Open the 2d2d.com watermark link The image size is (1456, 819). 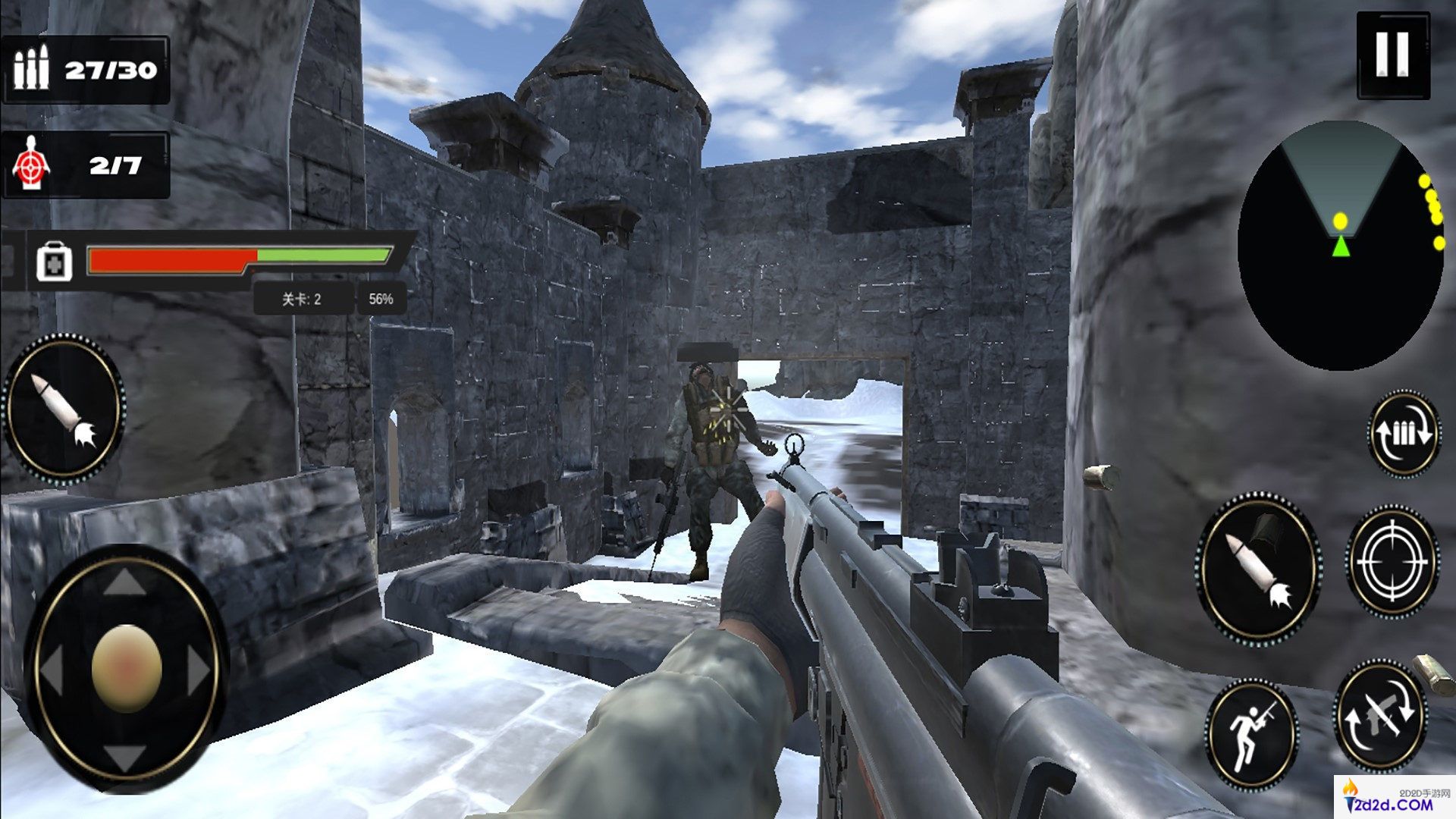point(1394,798)
